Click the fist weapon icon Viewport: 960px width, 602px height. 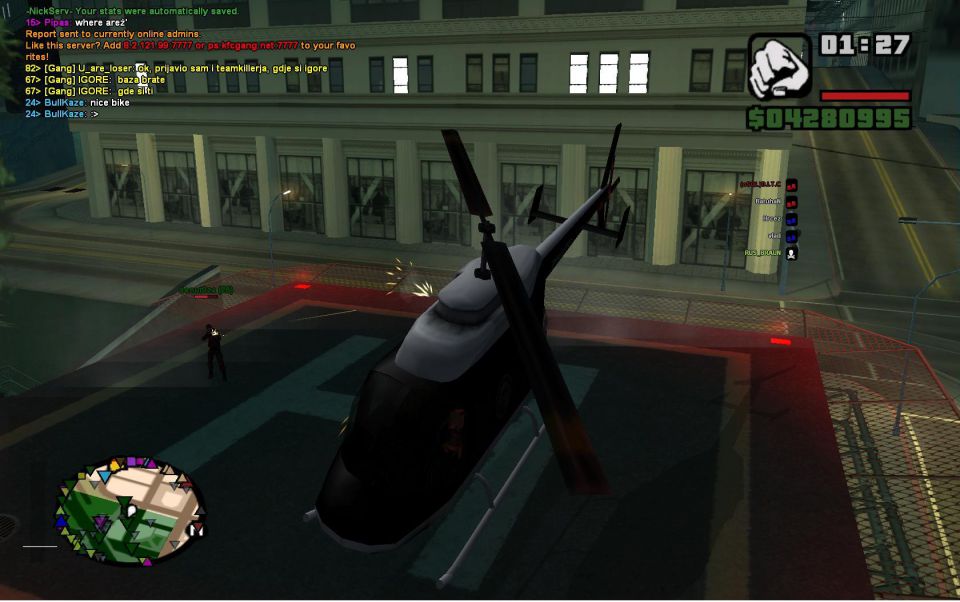point(780,66)
